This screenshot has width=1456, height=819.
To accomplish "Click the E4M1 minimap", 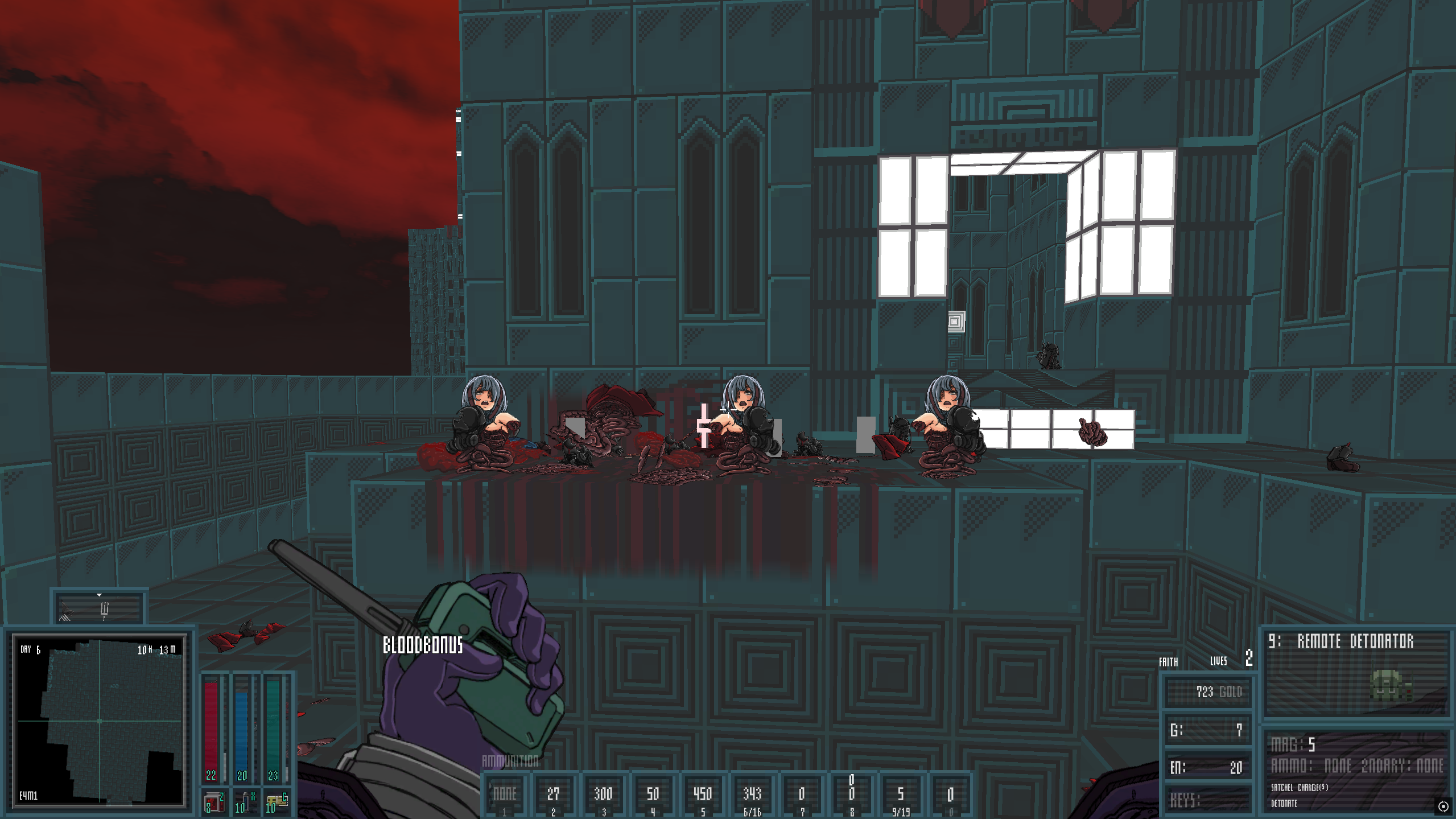I will [x=100, y=721].
